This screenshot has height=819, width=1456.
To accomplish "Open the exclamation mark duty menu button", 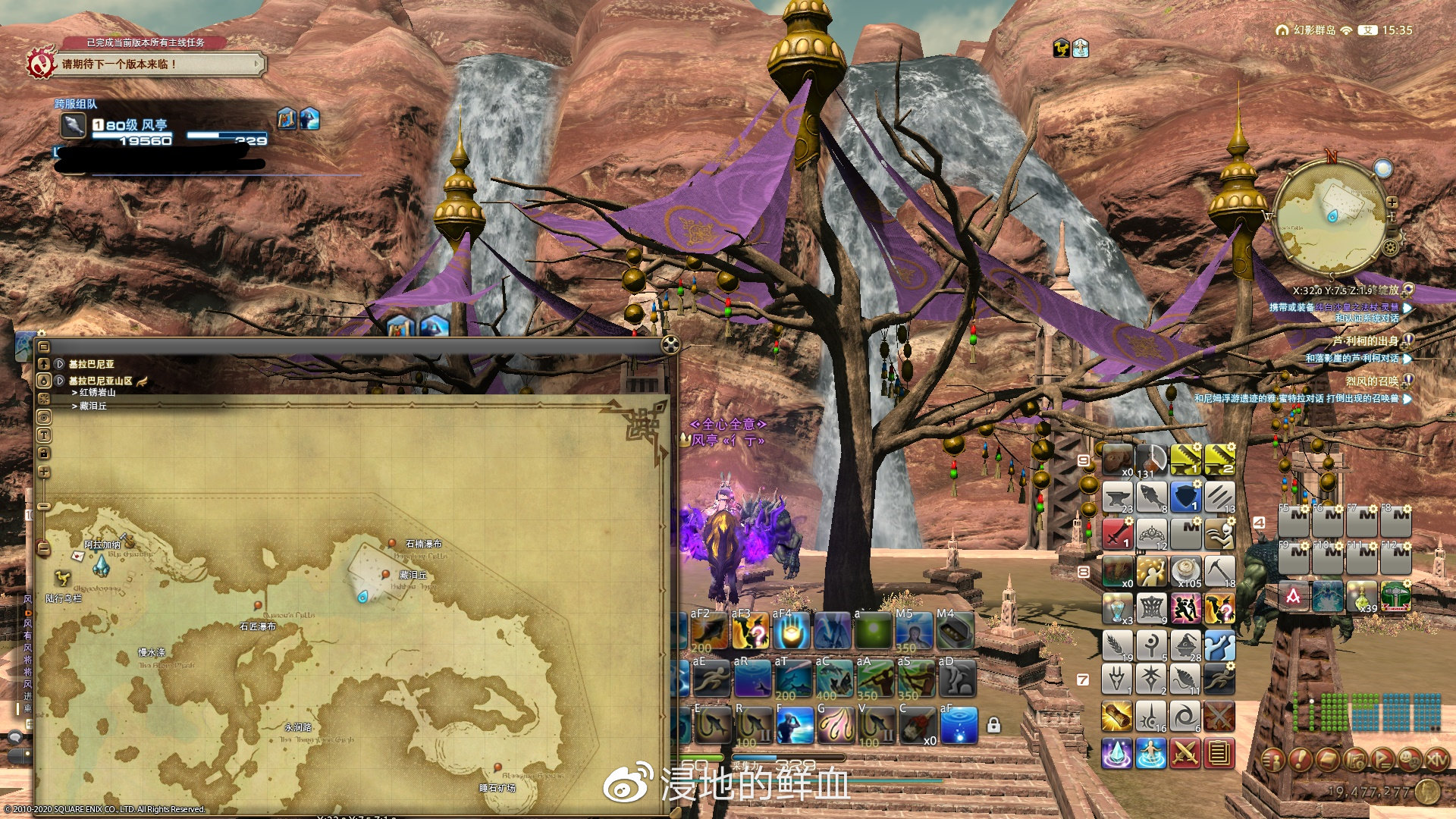I will click(x=1301, y=758).
